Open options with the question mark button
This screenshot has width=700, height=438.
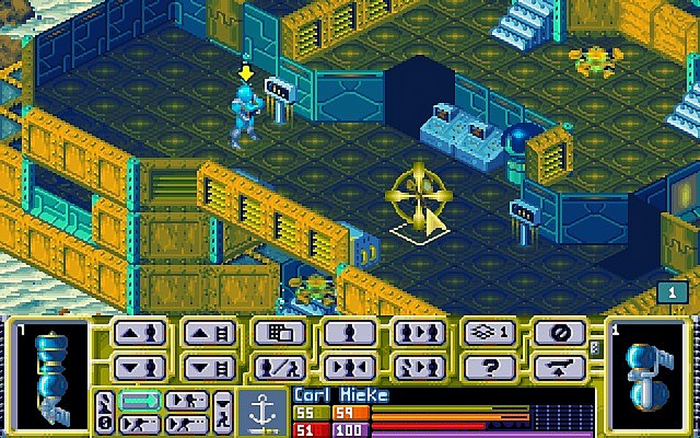[489, 367]
